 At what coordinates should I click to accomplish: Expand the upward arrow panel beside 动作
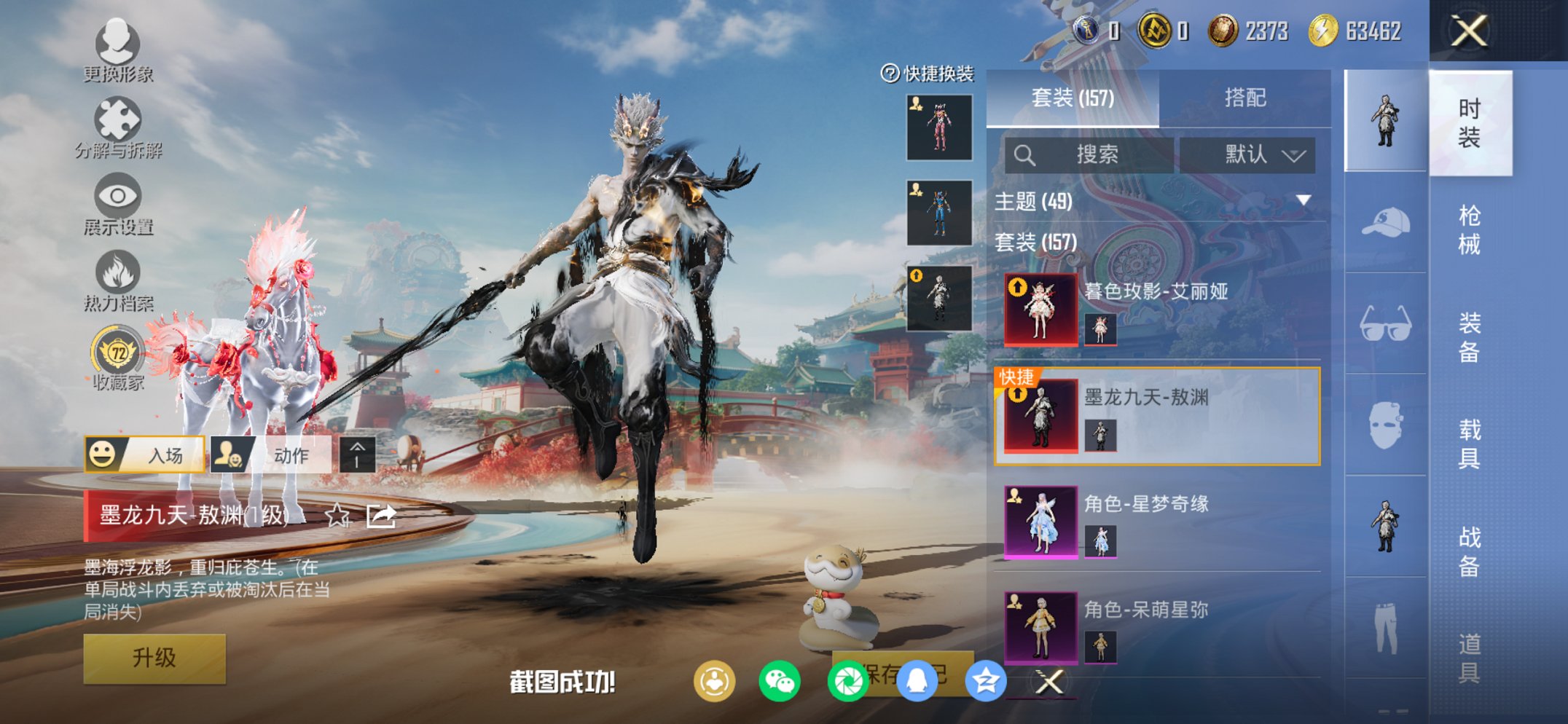(x=356, y=453)
